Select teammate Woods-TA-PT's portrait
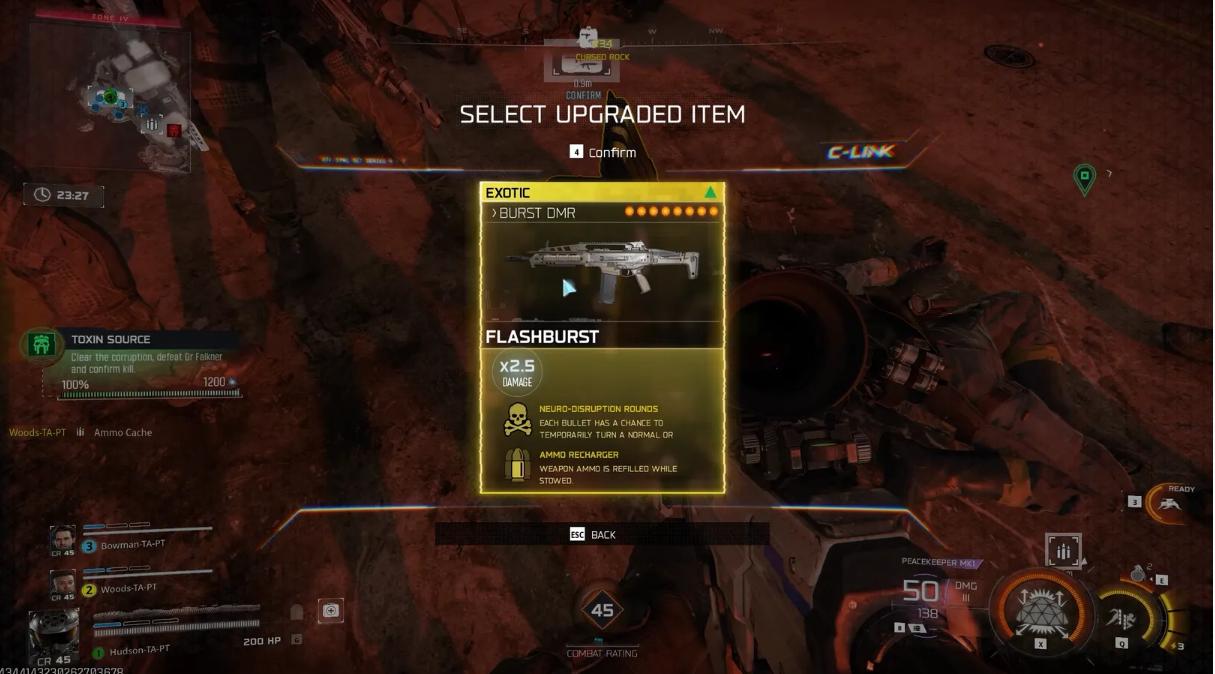The width and height of the screenshot is (1215, 674). click(x=62, y=583)
